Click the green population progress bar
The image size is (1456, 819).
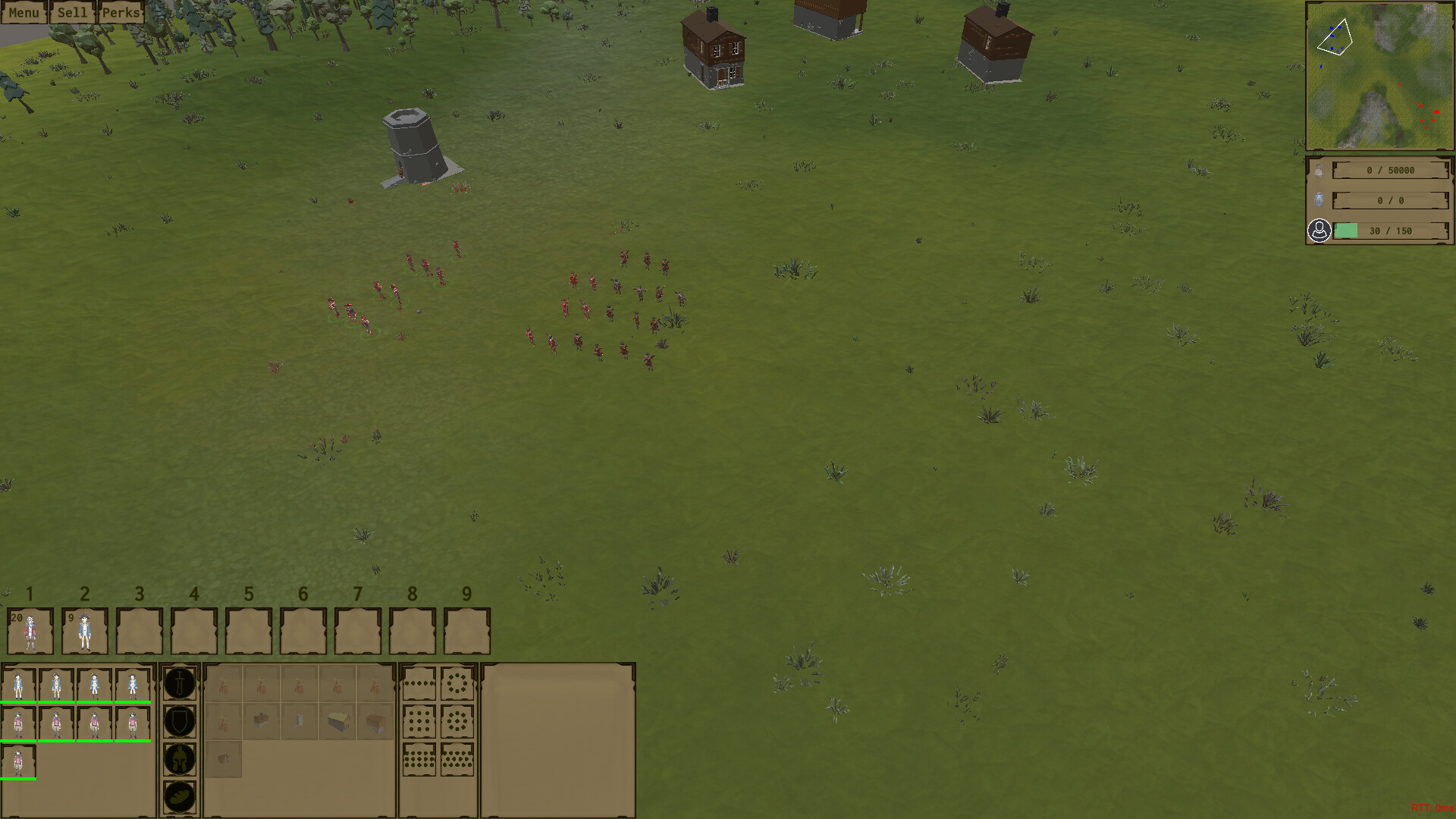pyautogui.click(x=1346, y=231)
